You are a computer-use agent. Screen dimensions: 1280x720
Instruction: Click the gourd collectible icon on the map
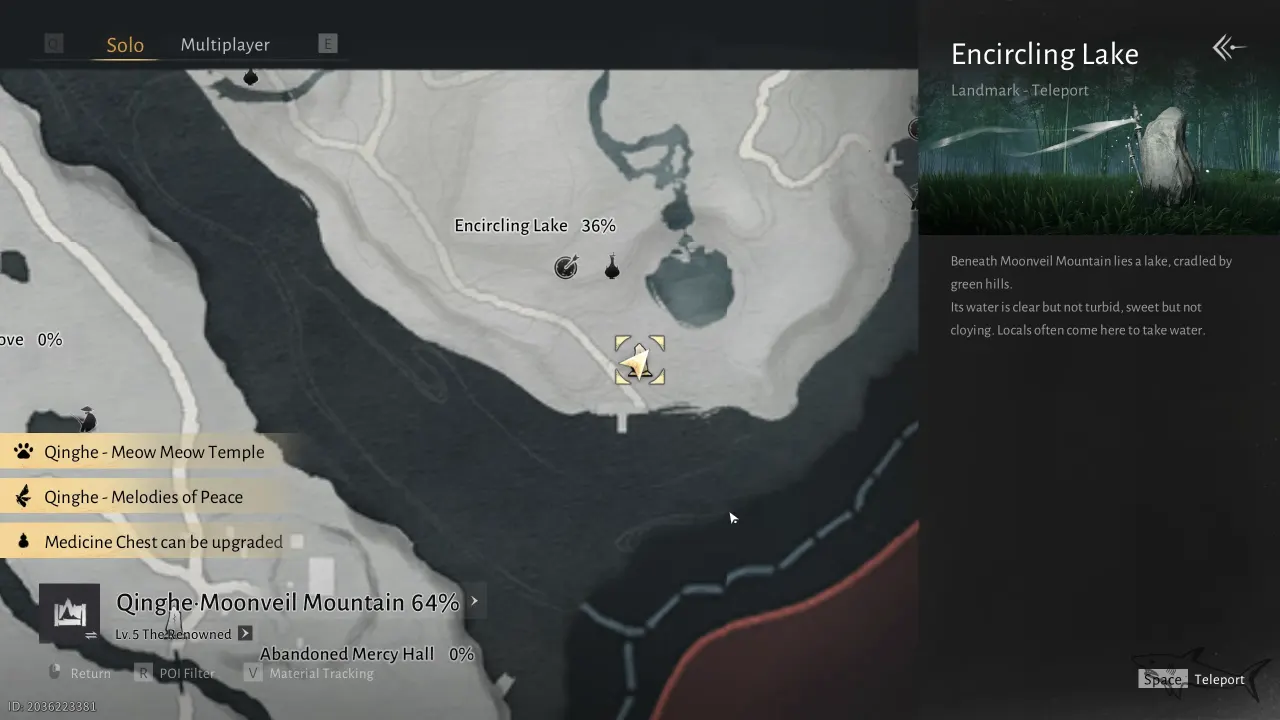(x=612, y=266)
